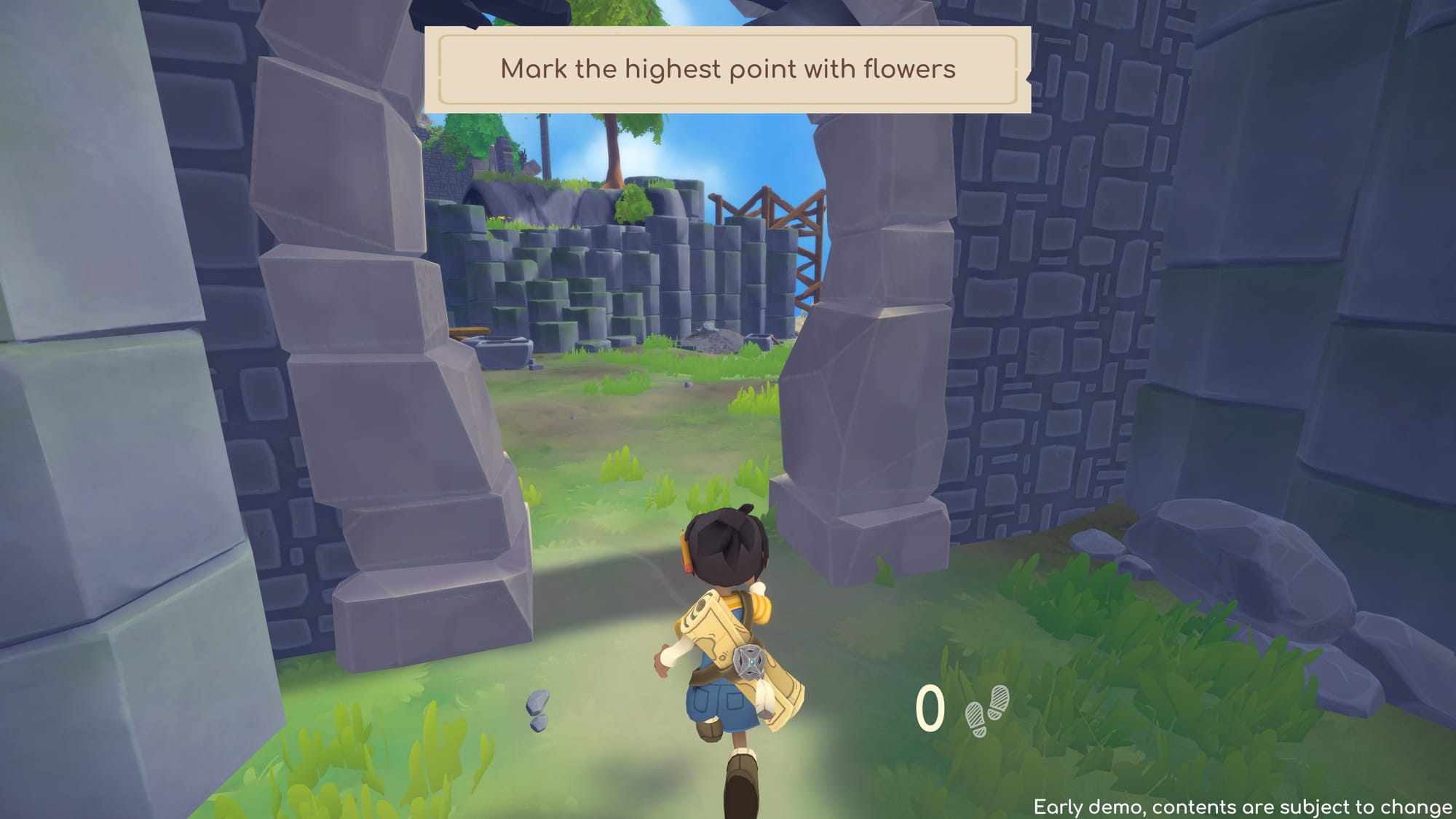The height and width of the screenshot is (819, 1456).
Task: Click the "Mark the highest point" objective banner
Action: (x=727, y=70)
